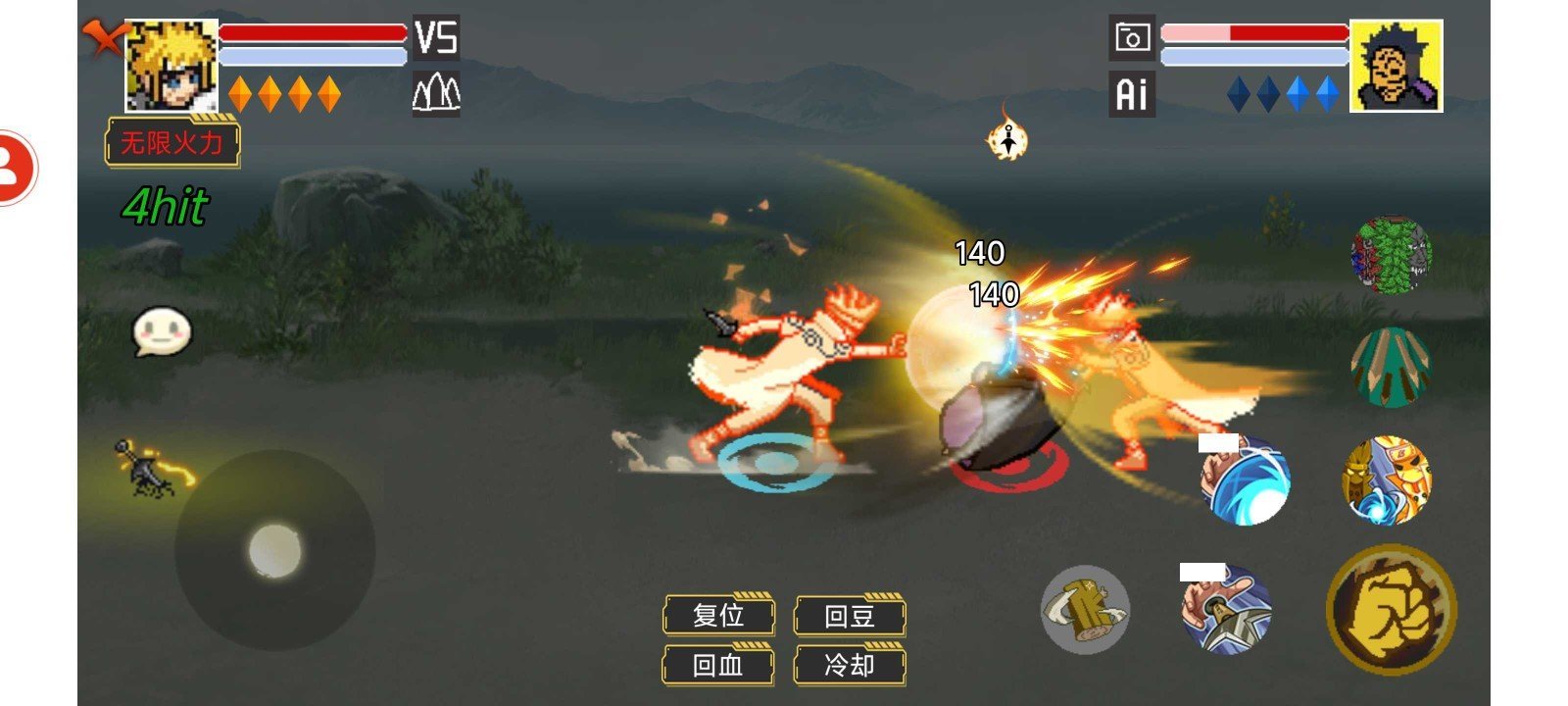
Task: Tap the 回血 restore health button
Action: tap(718, 666)
